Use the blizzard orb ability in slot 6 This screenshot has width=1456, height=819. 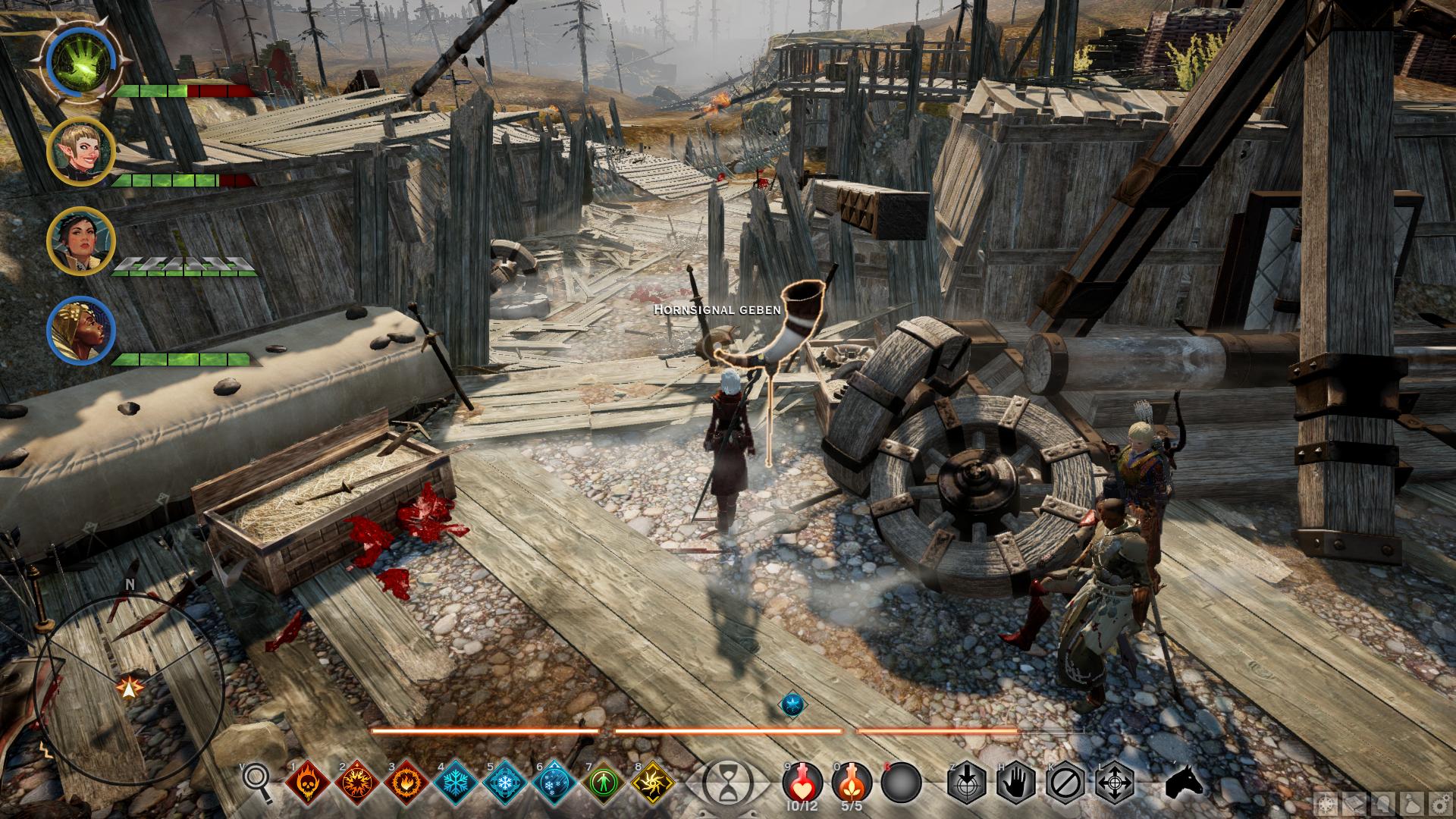tap(554, 781)
